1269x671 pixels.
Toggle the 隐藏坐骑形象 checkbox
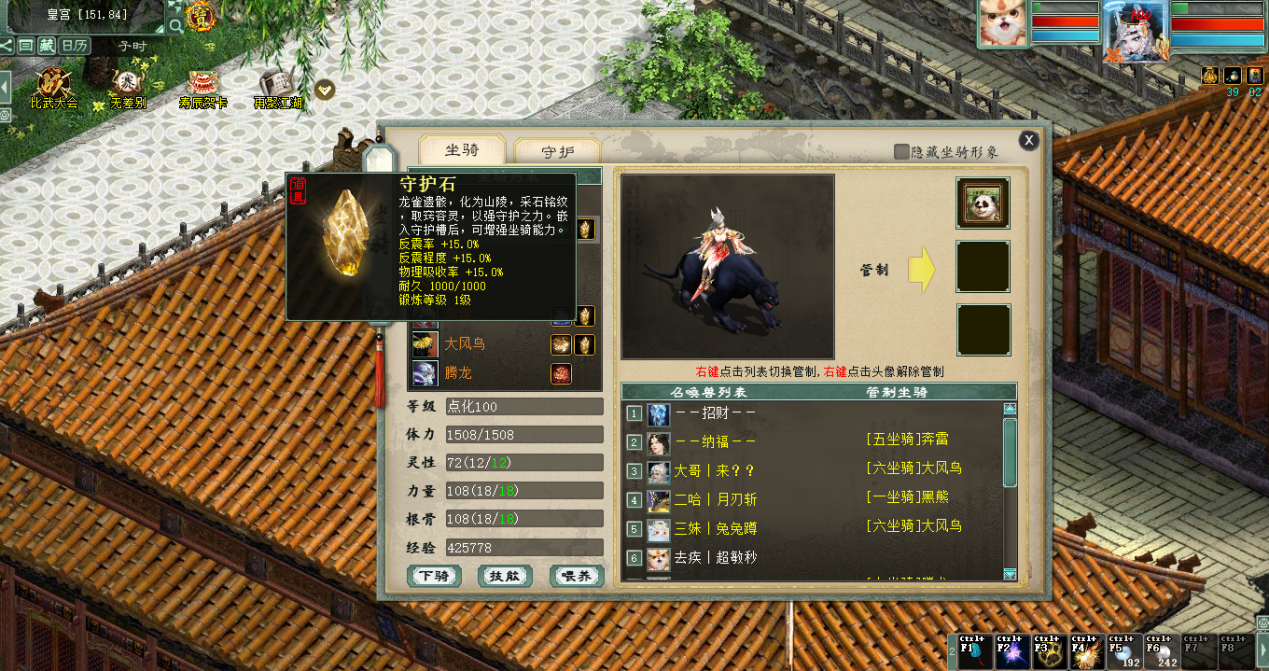[902, 152]
